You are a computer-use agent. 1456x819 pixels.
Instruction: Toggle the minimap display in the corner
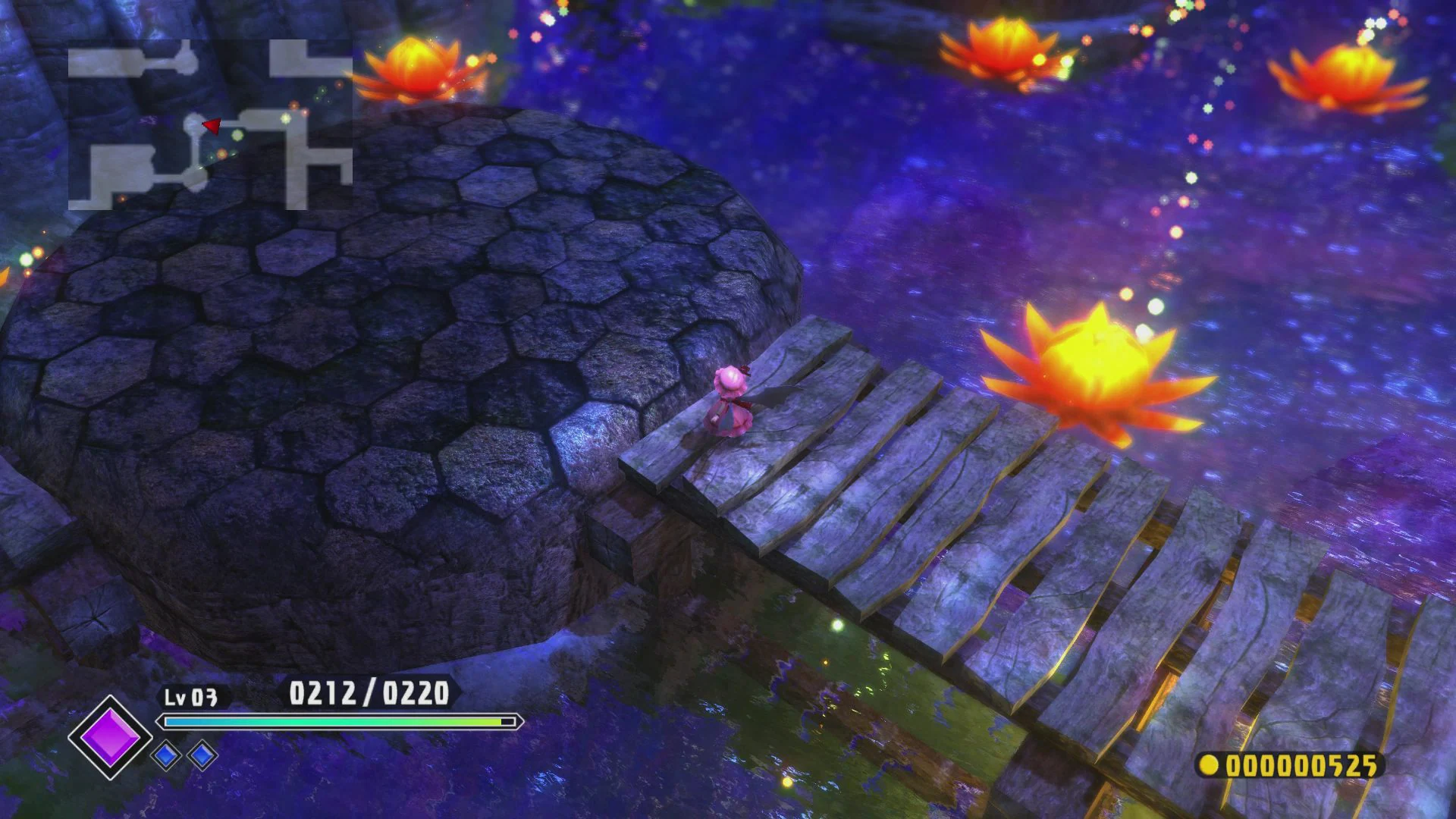(x=212, y=121)
